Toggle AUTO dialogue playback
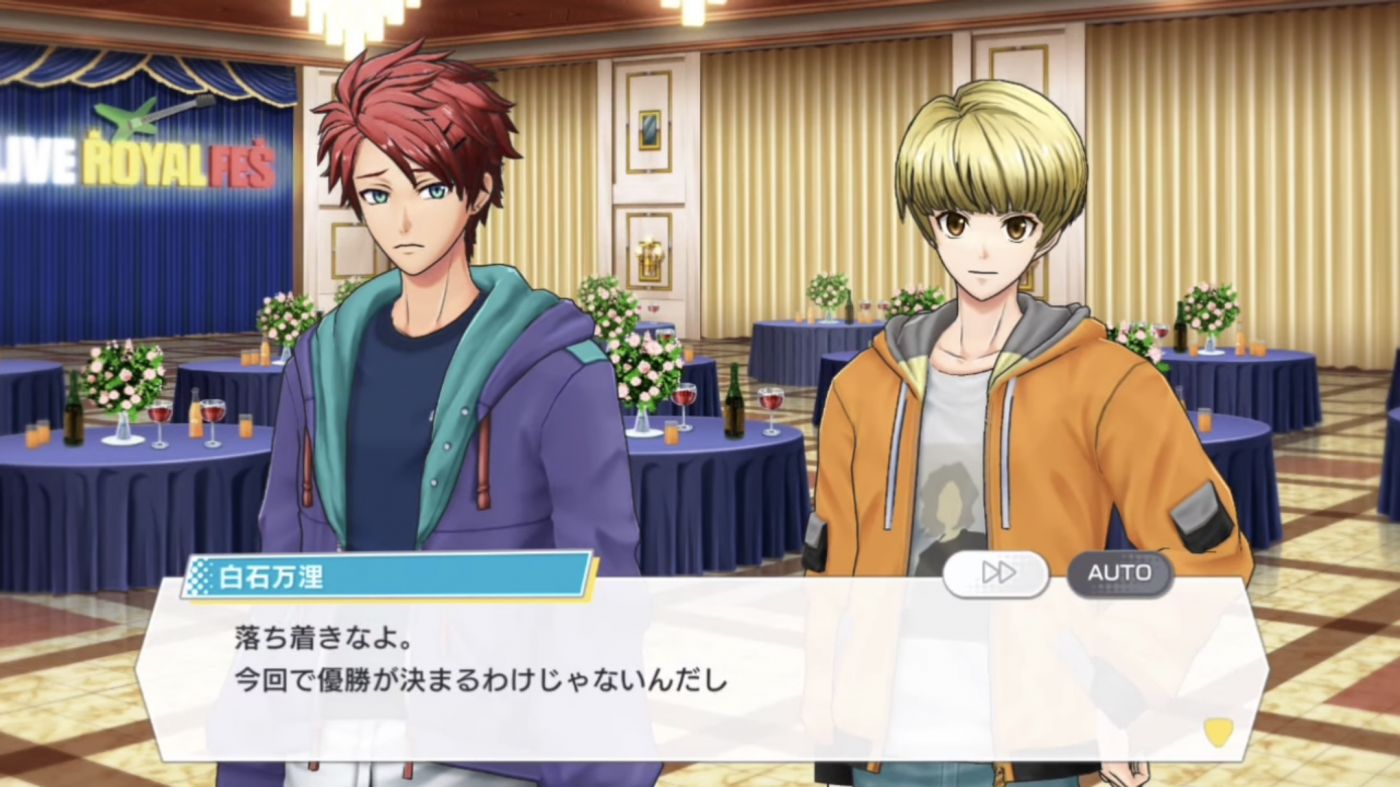This screenshot has width=1400, height=787. point(1119,573)
